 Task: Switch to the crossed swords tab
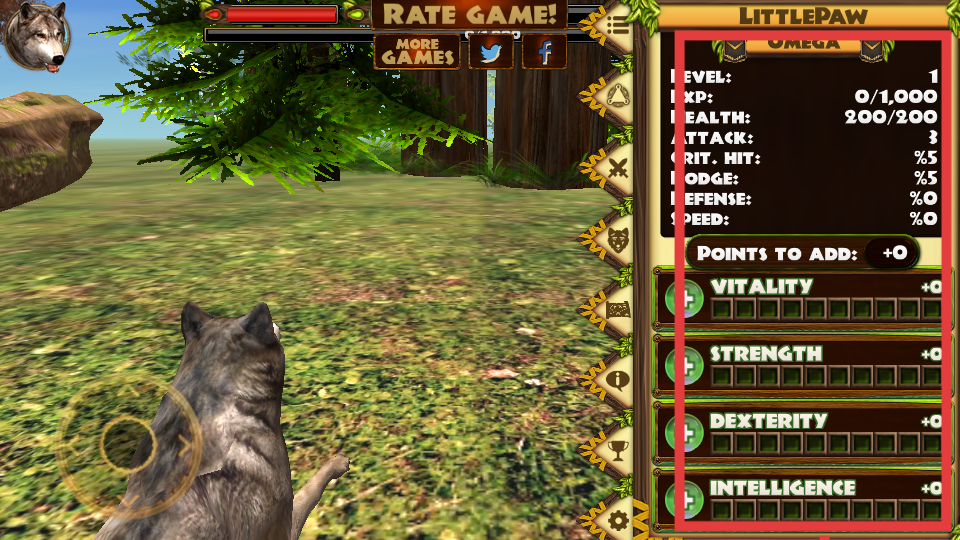coord(618,167)
